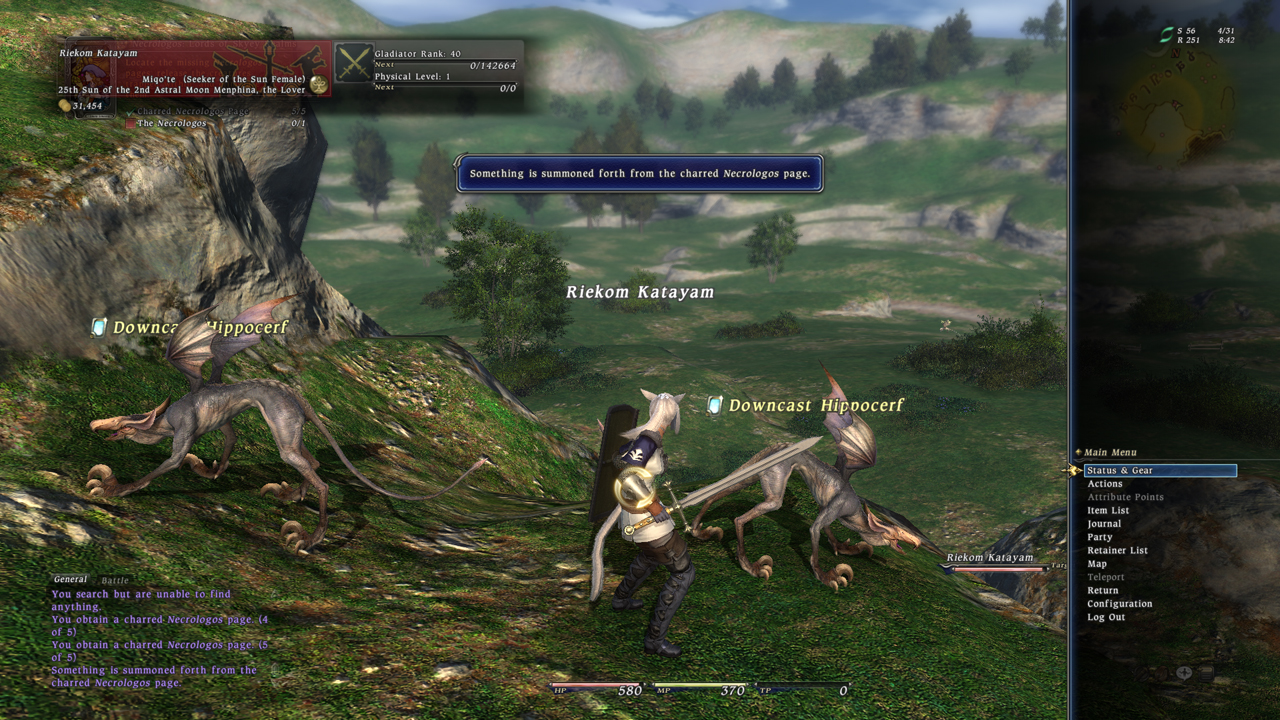The height and width of the screenshot is (720, 1280).
Task: Click the cube icon beside the right Downcast Hippocerf nameplate
Action: coord(715,405)
